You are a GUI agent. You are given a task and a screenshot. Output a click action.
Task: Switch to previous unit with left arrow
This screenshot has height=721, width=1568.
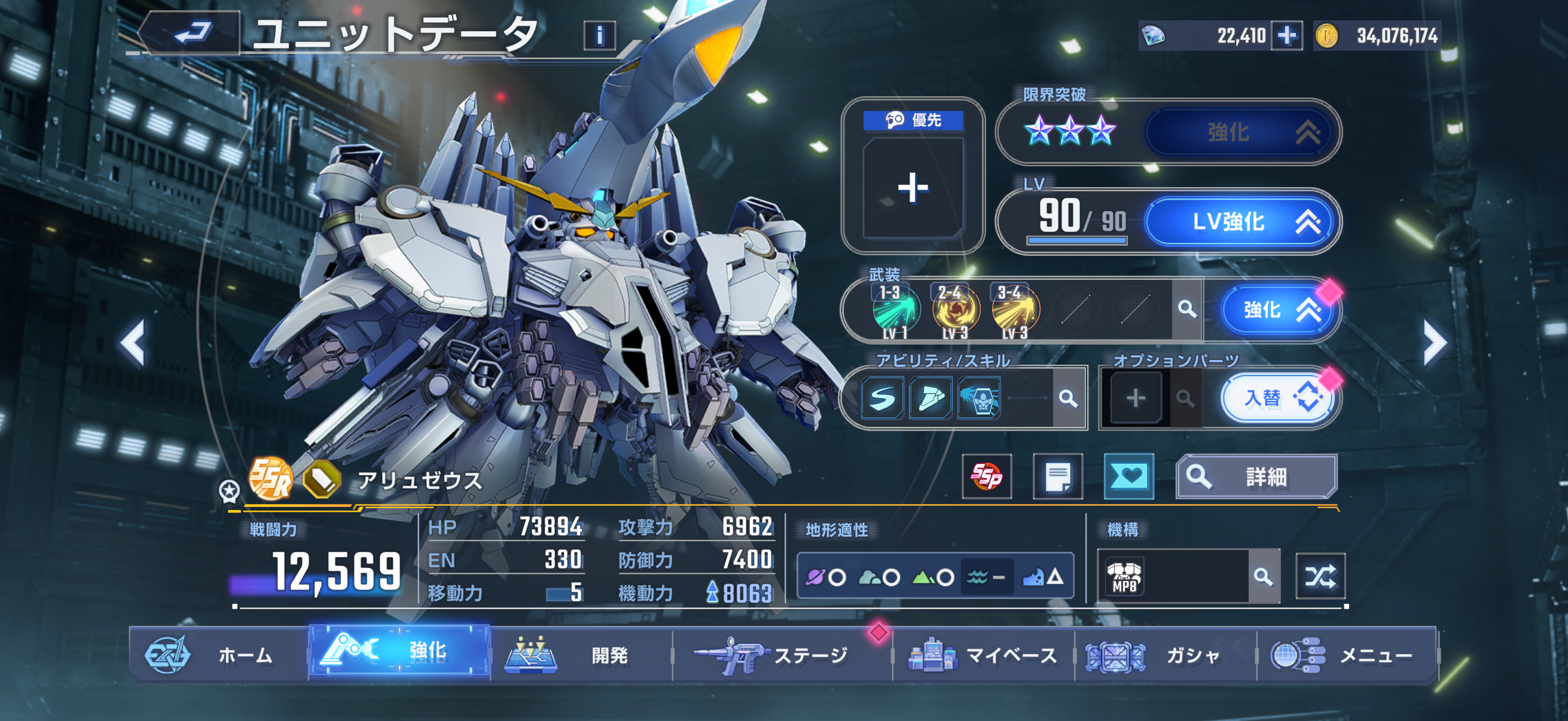(x=133, y=343)
